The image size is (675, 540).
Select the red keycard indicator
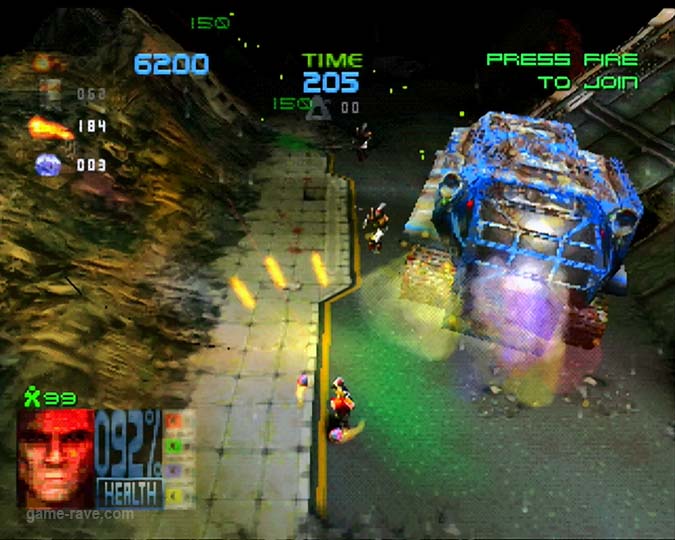174,422
